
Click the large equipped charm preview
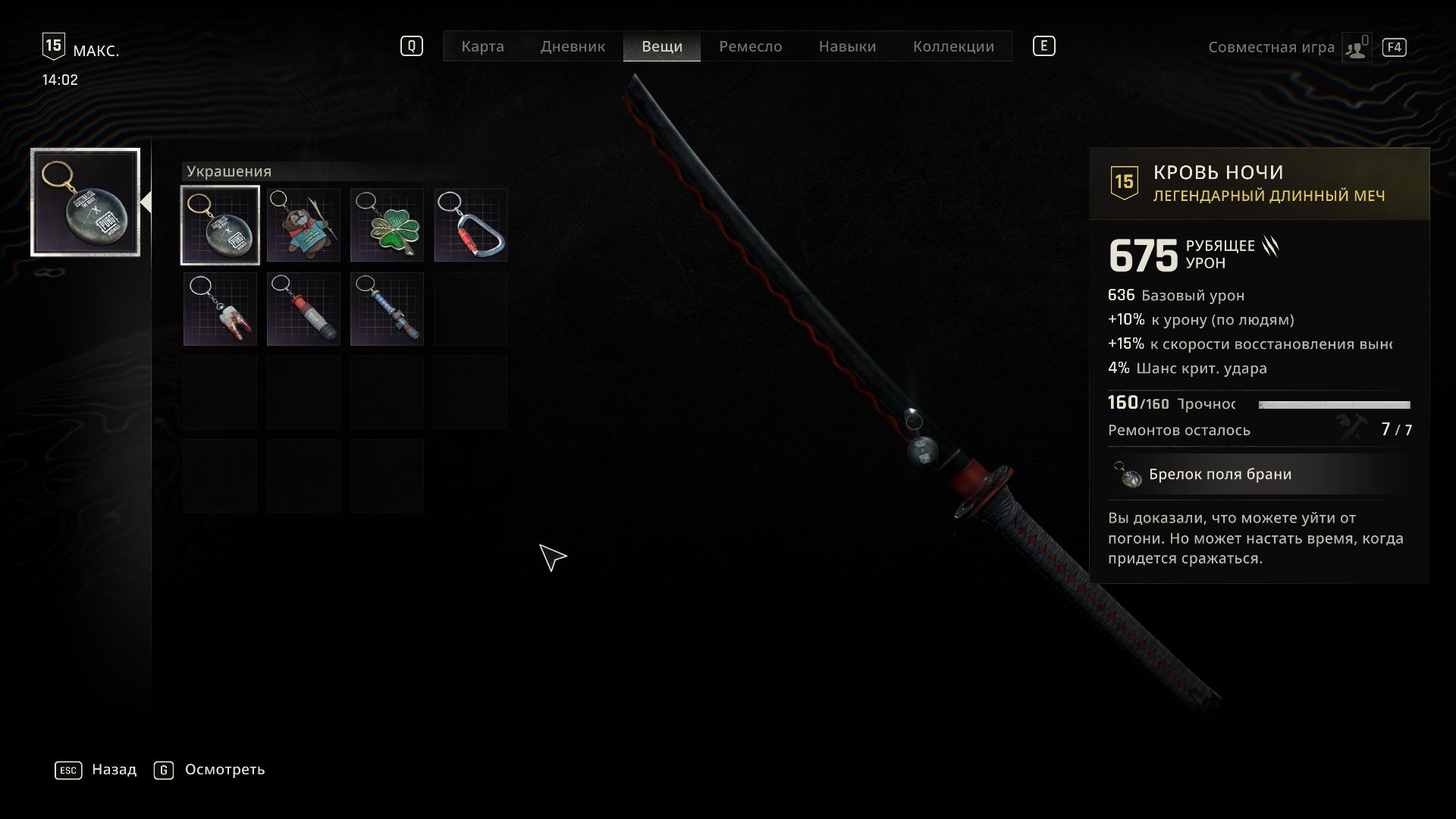[86, 202]
